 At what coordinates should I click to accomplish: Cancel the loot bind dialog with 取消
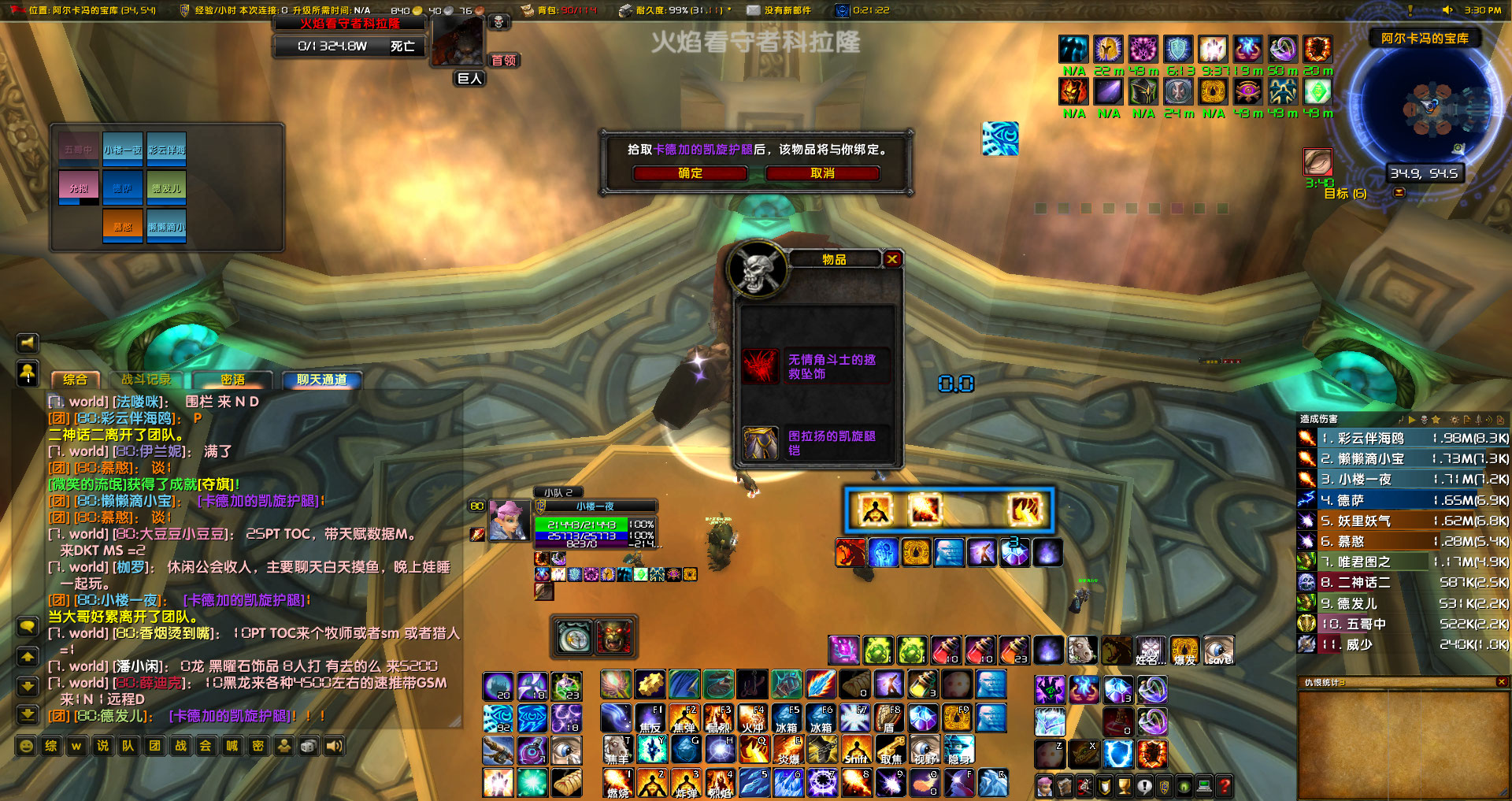pyautogui.click(x=822, y=173)
